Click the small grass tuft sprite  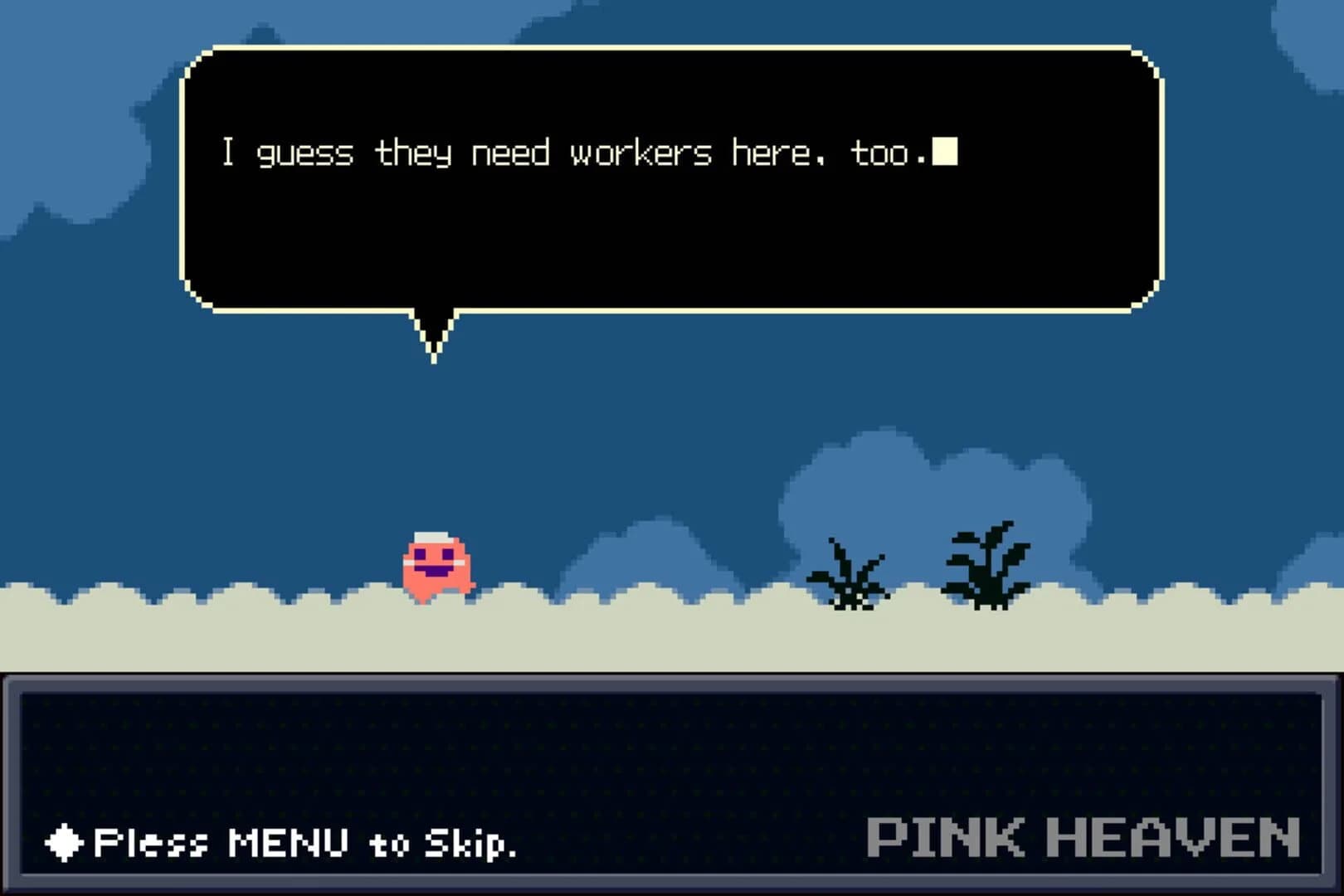(x=848, y=577)
